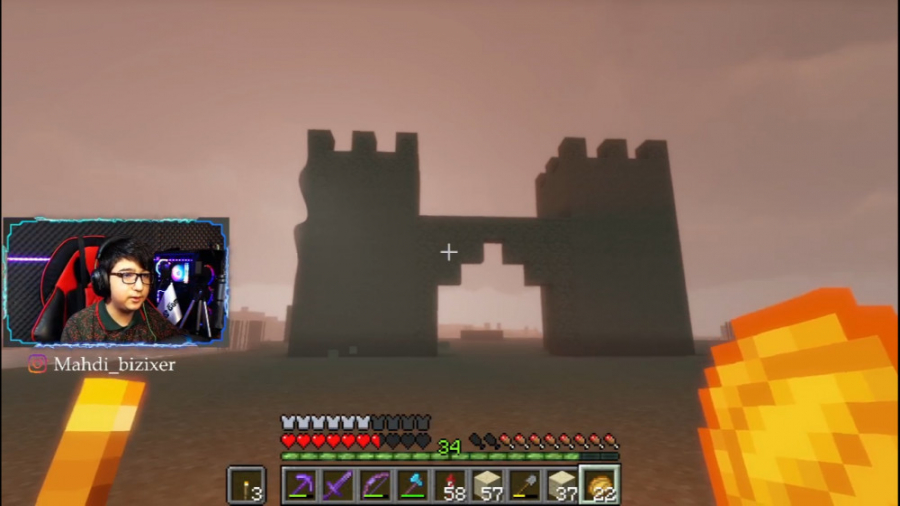Screen dimensions: 900x506
Task: Choose the enchanted bow in the hotbar
Action: pyautogui.click(x=375, y=485)
